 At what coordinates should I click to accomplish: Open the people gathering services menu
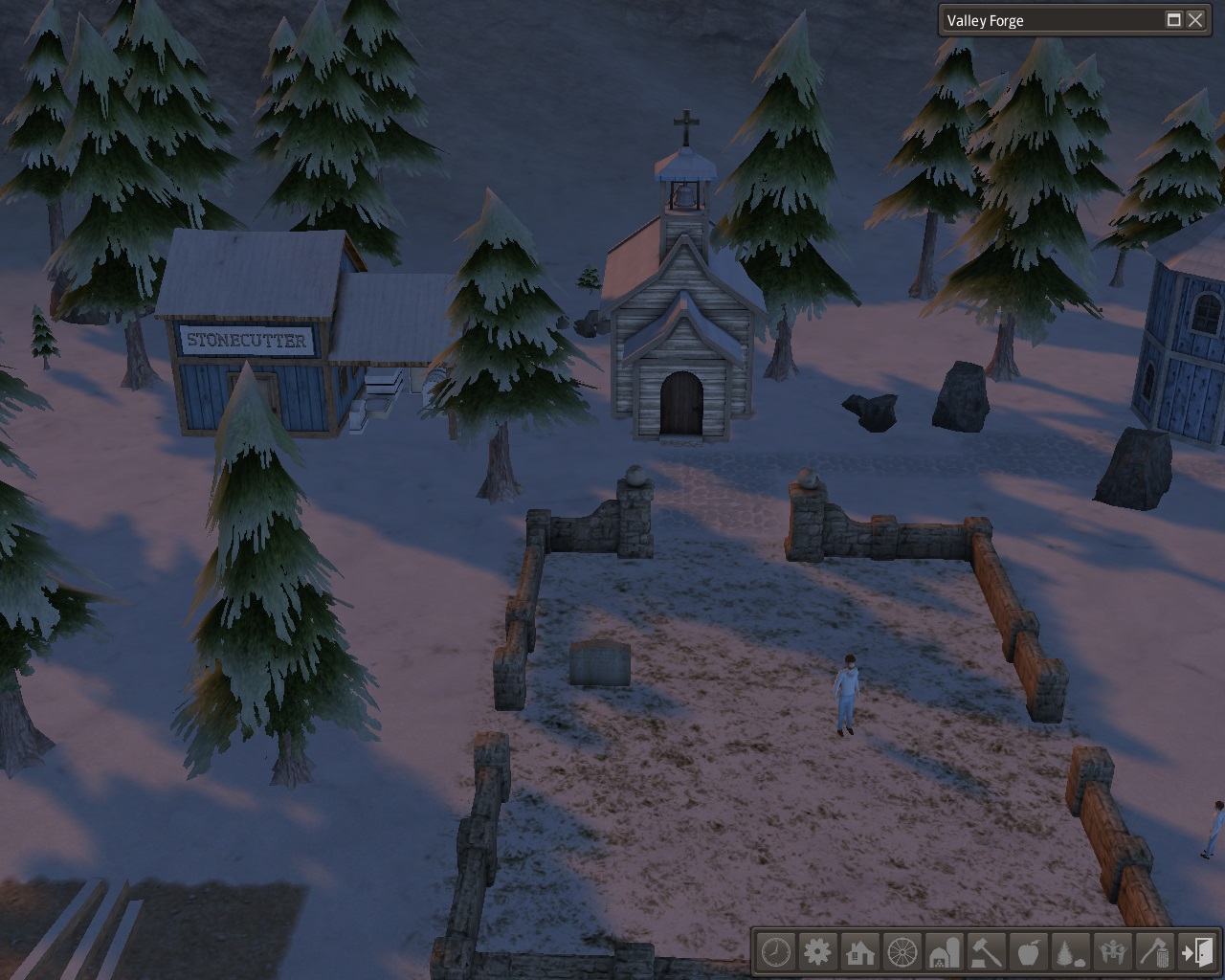(1113, 953)
